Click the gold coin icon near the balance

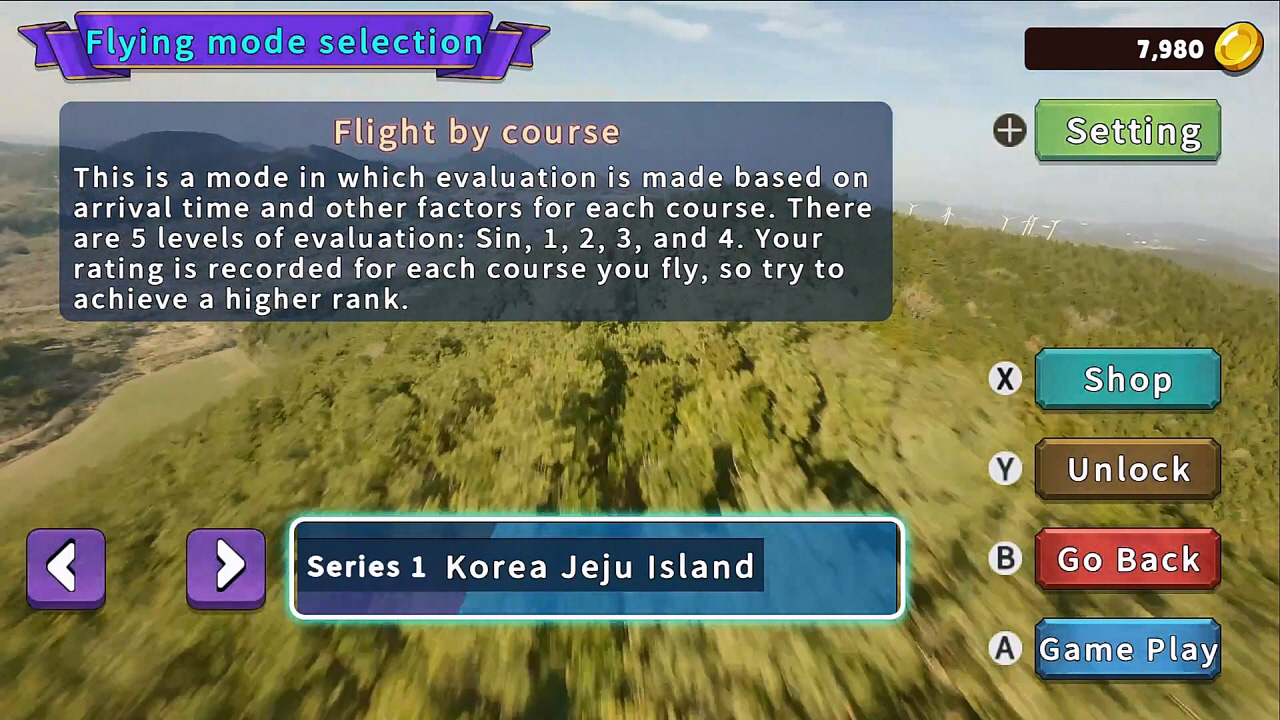click(x=1240, y=46)
